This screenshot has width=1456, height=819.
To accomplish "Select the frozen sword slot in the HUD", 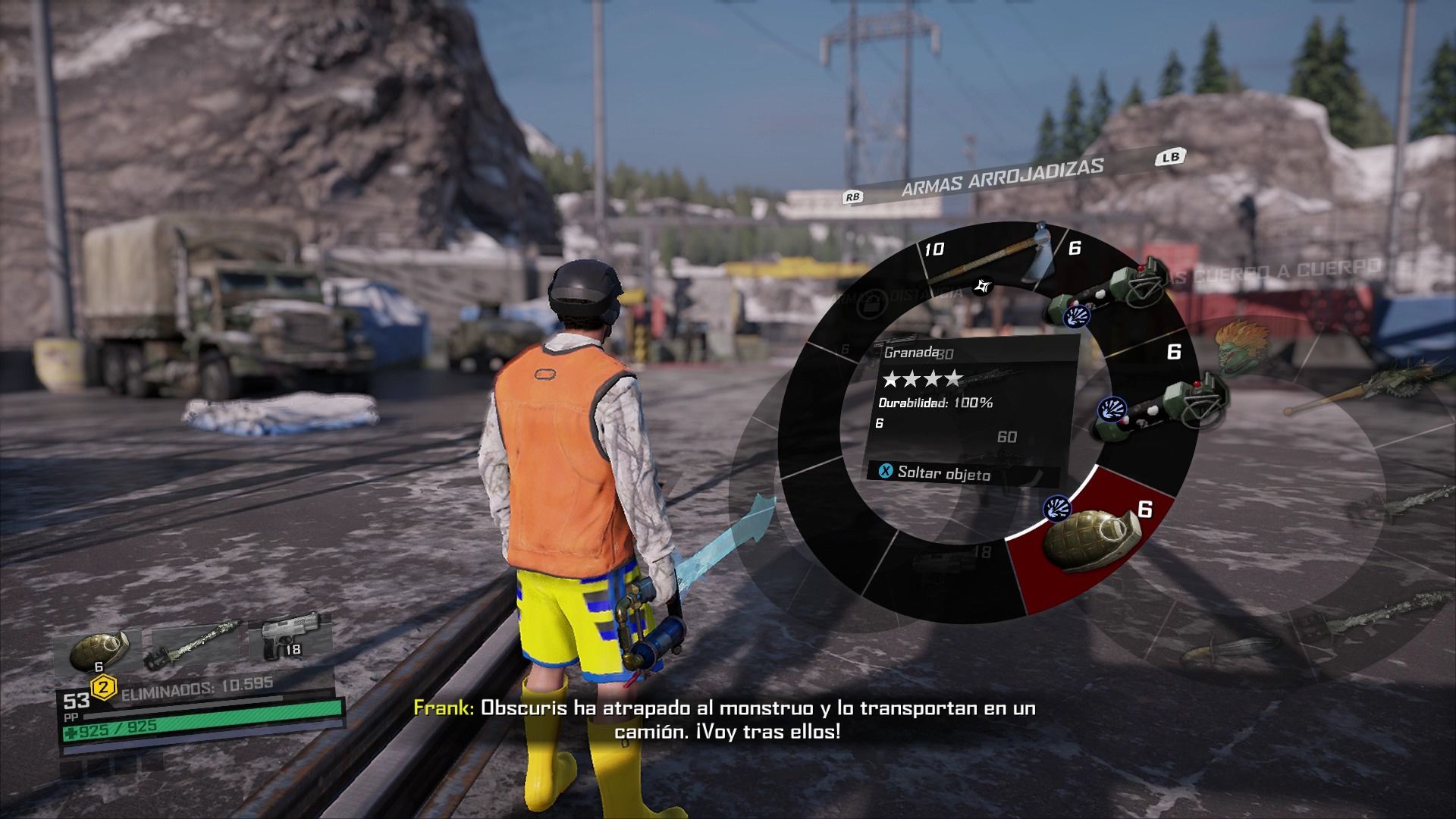I will pos(195,647).
